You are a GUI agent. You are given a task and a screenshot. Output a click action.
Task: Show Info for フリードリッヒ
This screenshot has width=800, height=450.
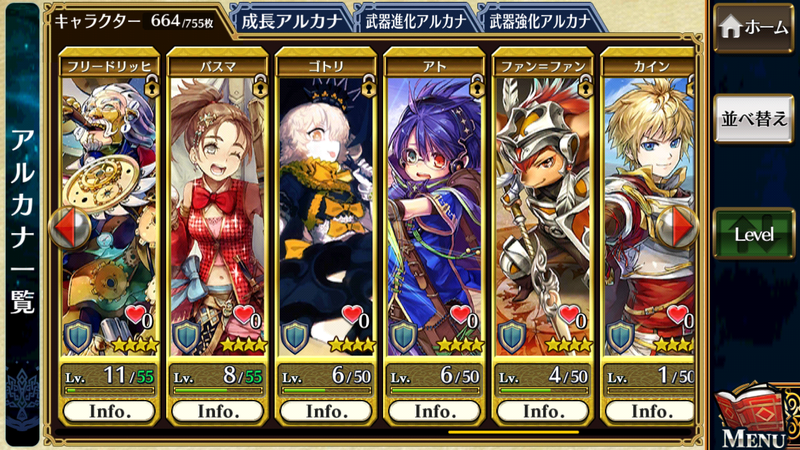click(x=108, y=411)
